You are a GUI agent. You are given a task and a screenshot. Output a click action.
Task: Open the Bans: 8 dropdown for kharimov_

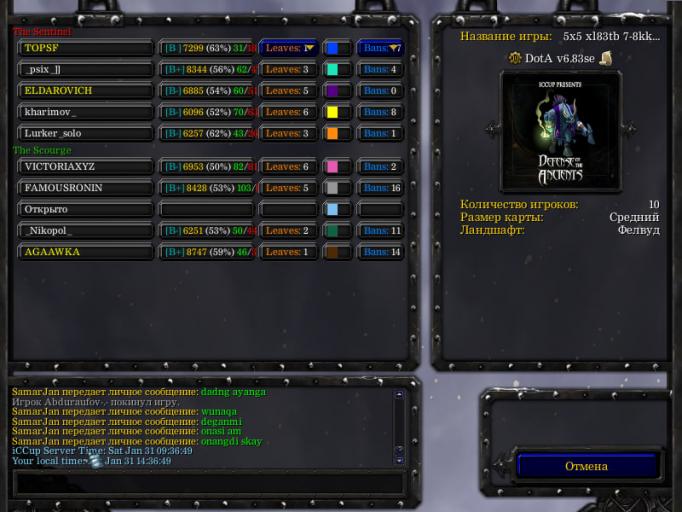(381, 112)
